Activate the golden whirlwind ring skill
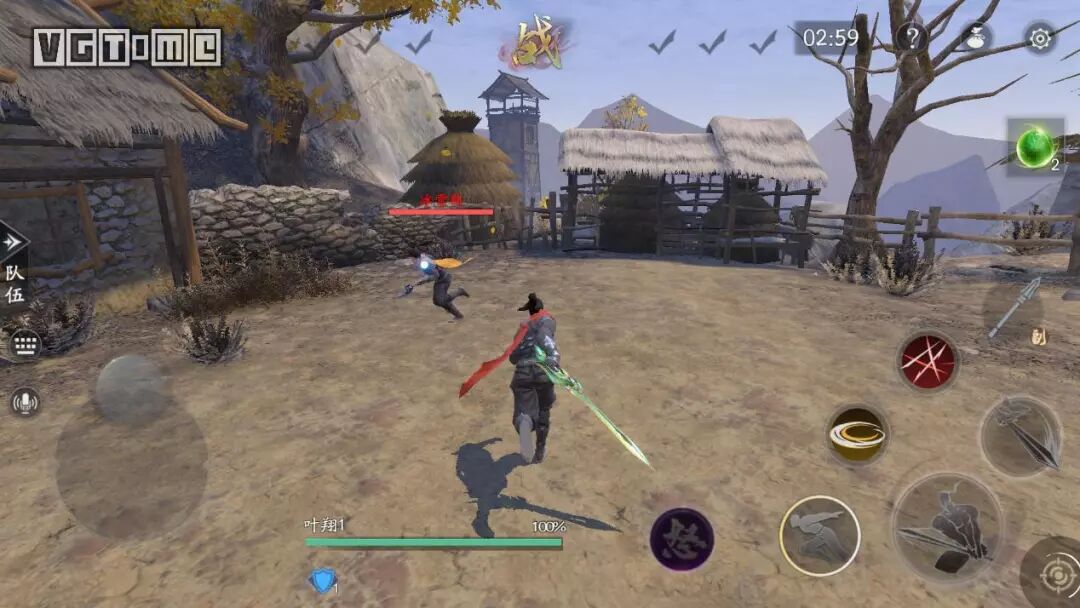The height and width of the screenshot is (608, 1080). tap(858, 434)
